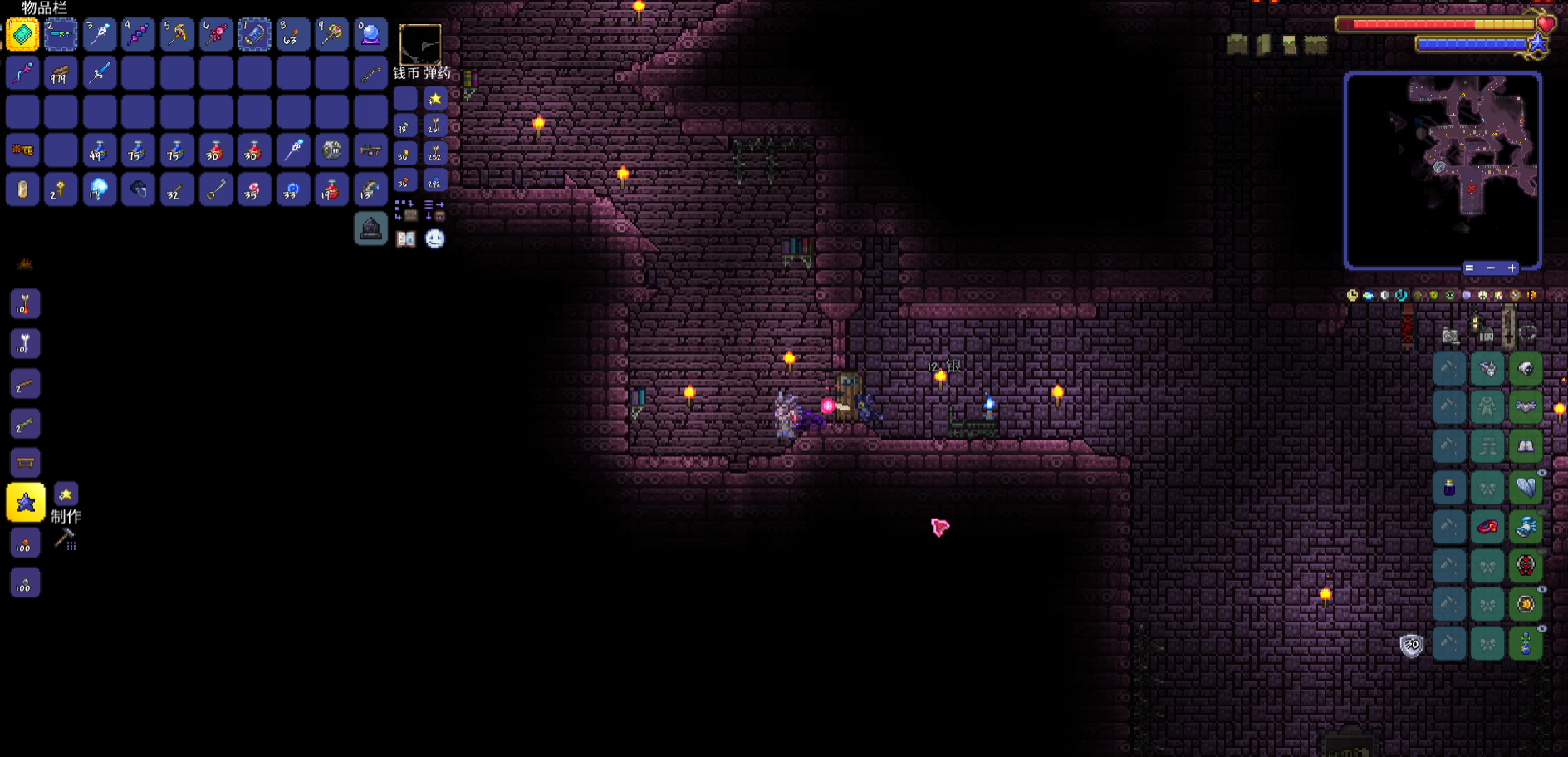Select the spell tome in hotbar slot 1
This screenshot has width=1568, height=757.
pos(22,35)
